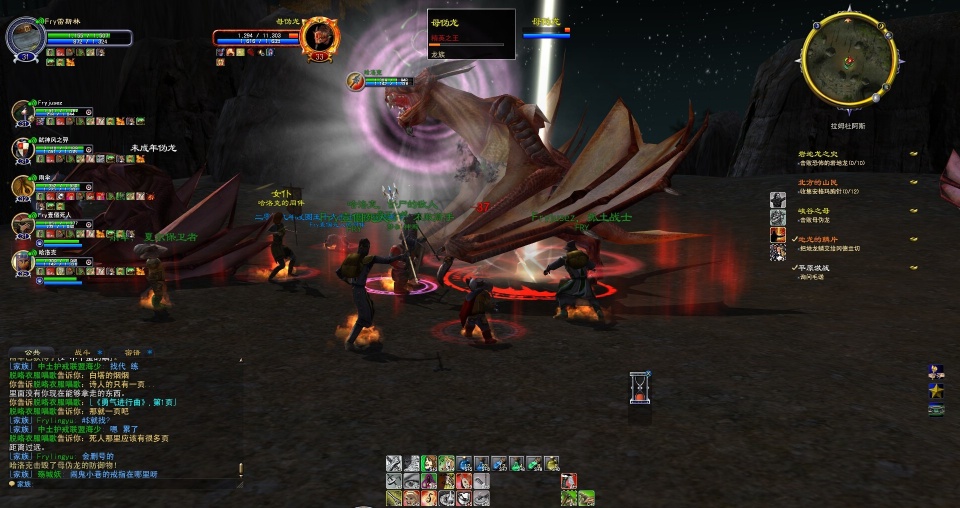This screenshot has height=508, width=960.
Task: Activate the lute skill on red background
Action: 463,481
